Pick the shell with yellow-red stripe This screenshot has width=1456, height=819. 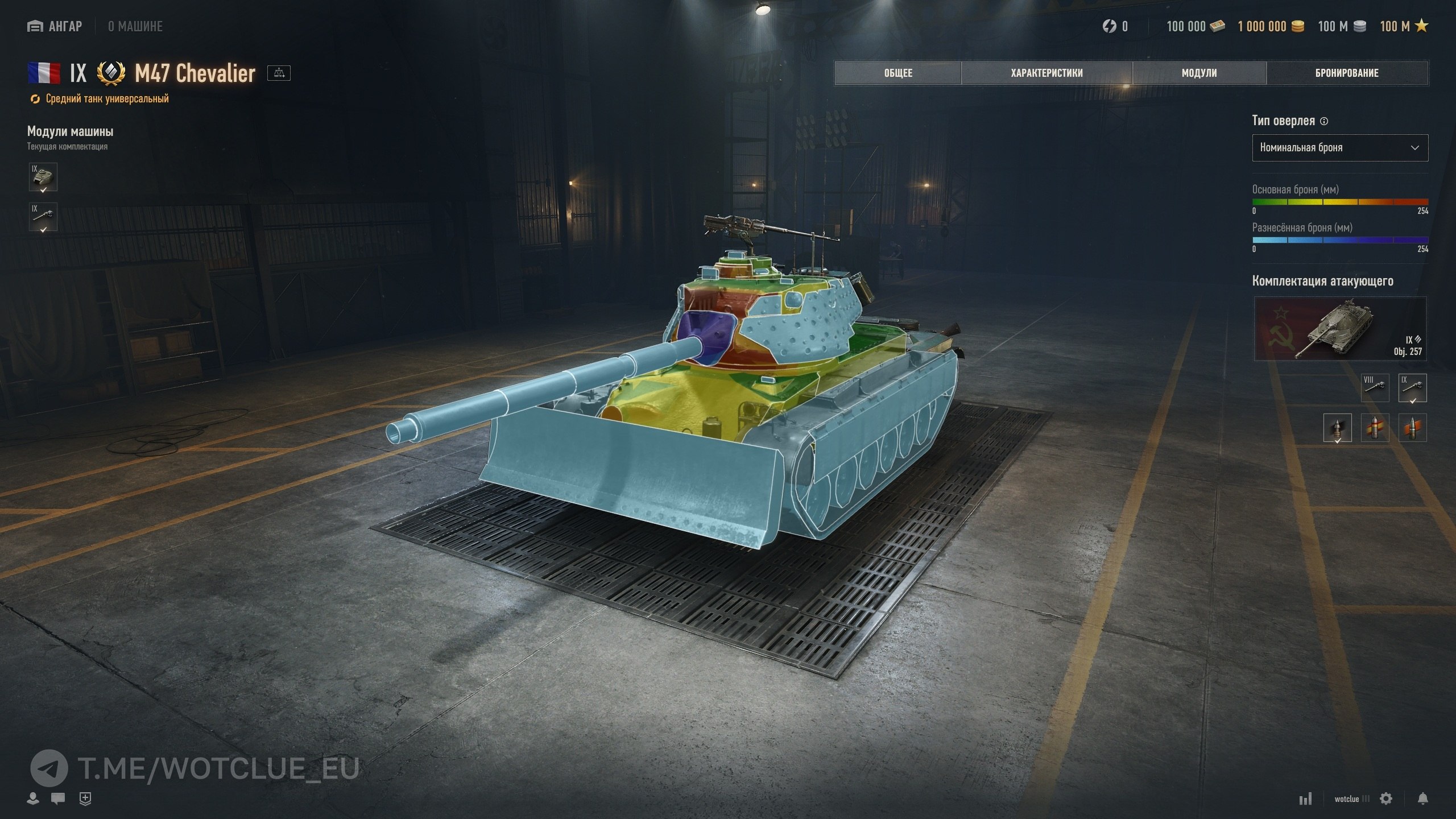click(x=1375, y=428)
